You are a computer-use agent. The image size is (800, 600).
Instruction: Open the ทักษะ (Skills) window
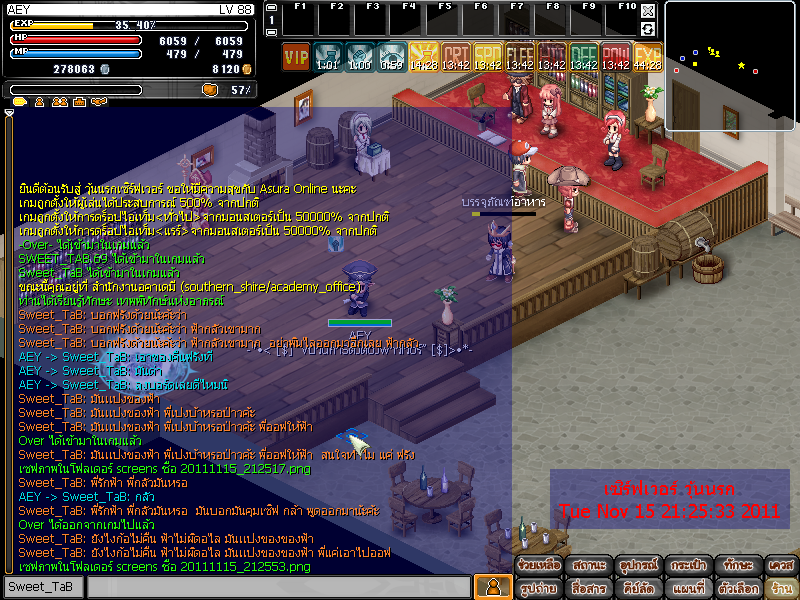(x=737, y=565)
